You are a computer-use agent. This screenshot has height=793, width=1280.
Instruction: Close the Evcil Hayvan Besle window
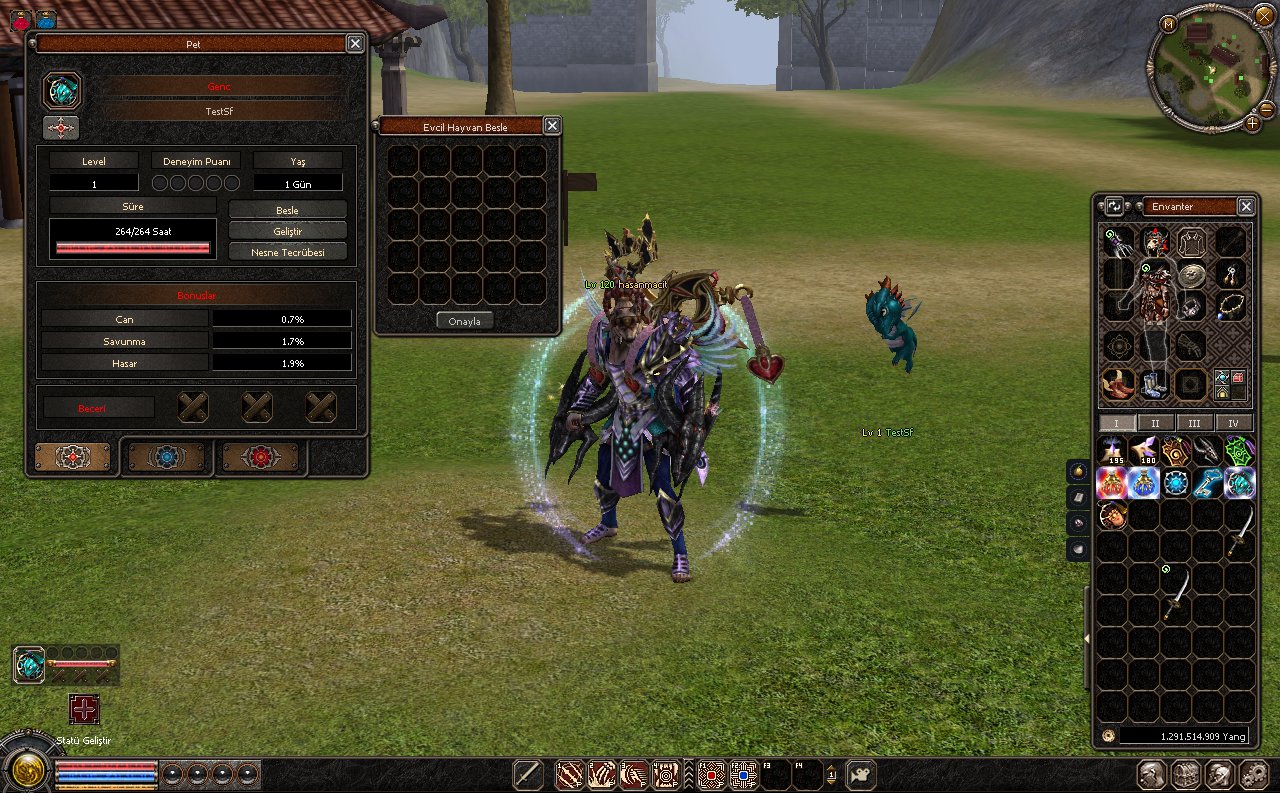click(x=552, y=125)
